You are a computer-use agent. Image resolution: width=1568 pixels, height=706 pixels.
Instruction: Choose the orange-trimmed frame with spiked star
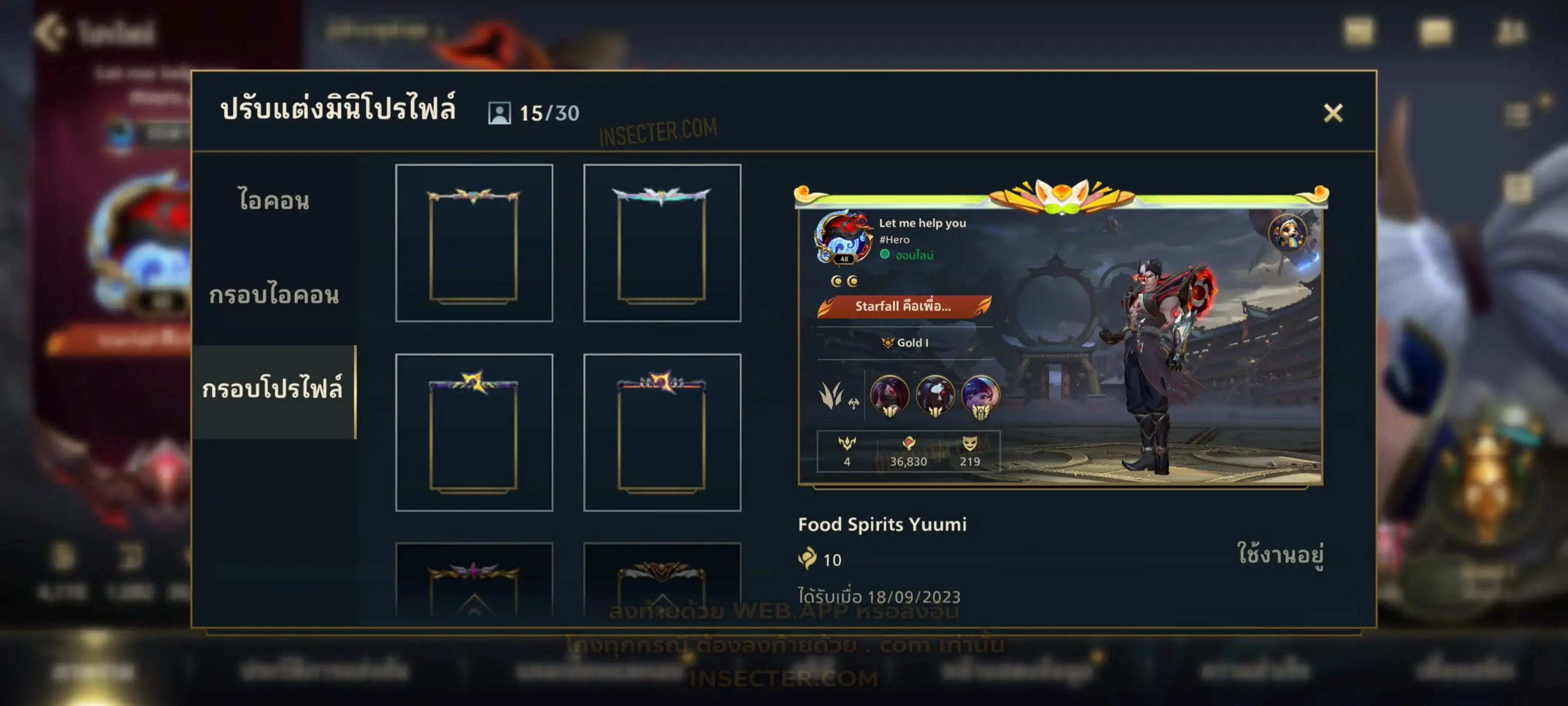point(661,432)
